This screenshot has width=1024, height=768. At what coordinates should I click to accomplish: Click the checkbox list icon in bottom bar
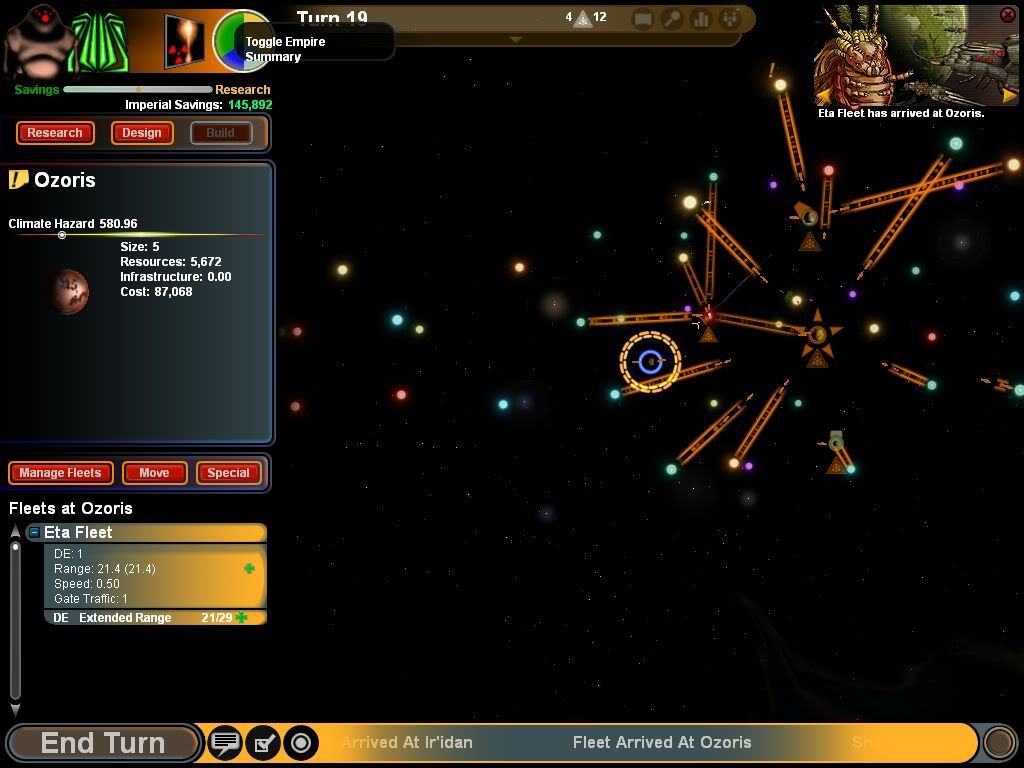(x=263, y=743)
